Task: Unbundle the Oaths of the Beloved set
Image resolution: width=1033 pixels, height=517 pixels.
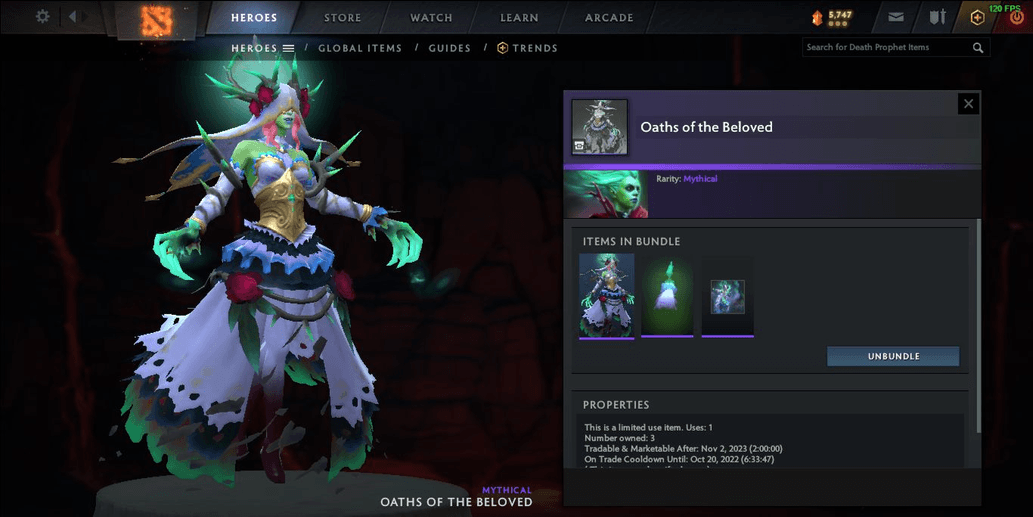Action: [x=893, y=356]
